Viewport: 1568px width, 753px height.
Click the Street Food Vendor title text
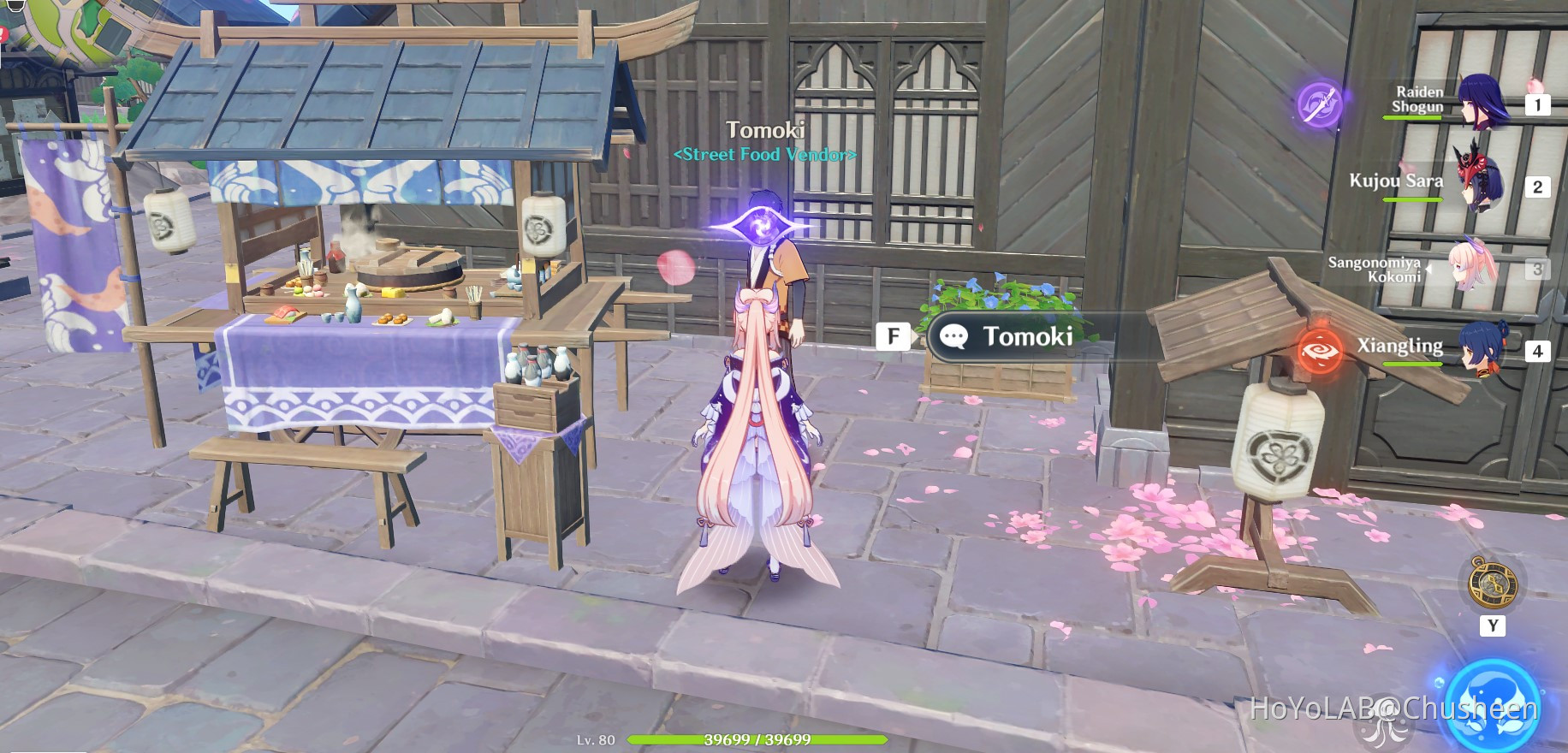[764, 155]
